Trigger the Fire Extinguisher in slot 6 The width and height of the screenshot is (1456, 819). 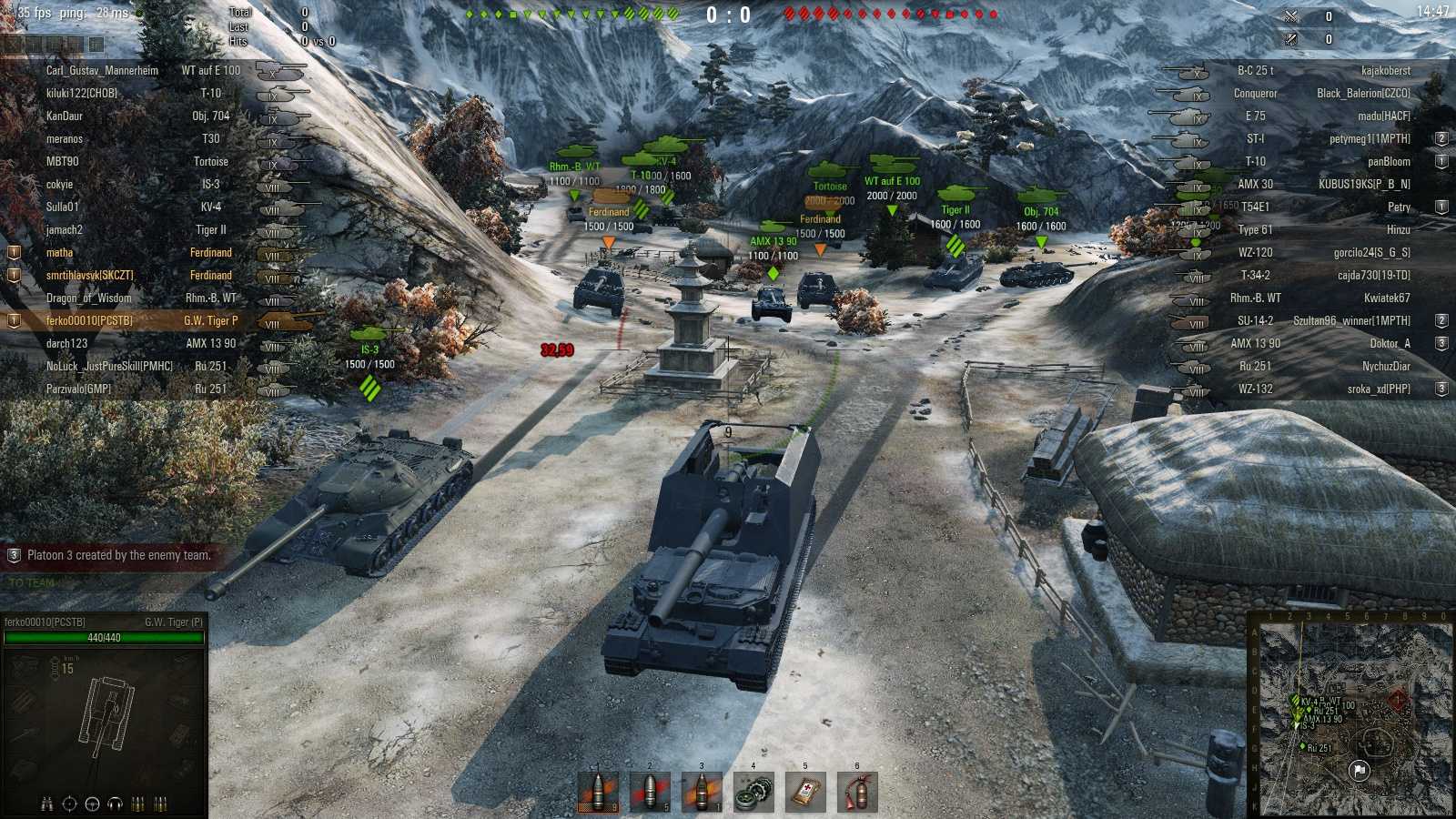[857, 791]
